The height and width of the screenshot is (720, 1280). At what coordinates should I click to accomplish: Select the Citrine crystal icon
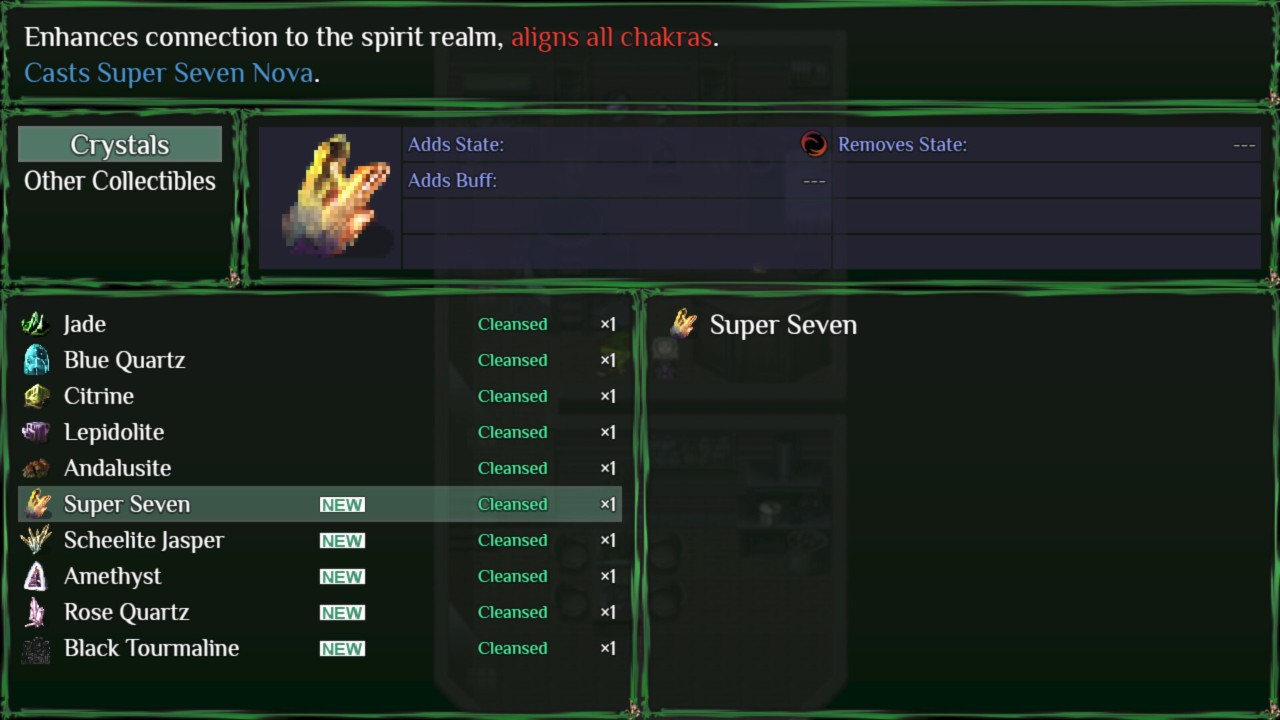click(36, 396)
